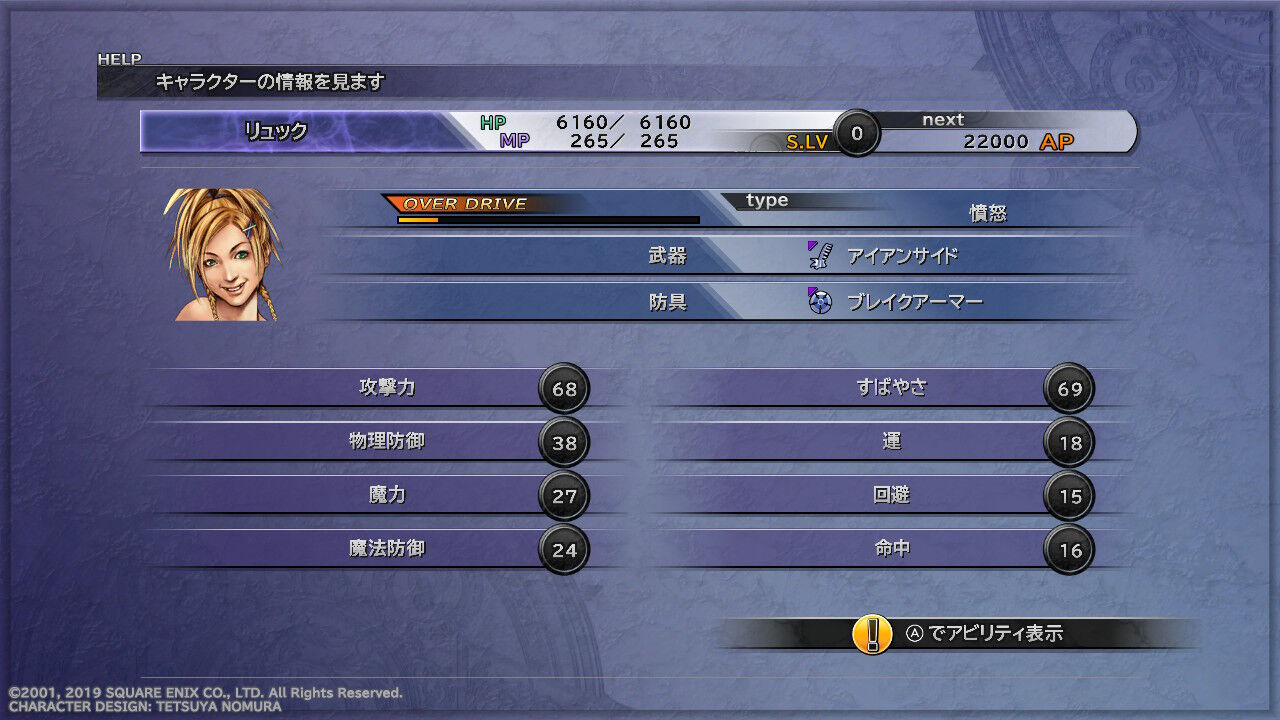
Task: Select the 攻撃力 stat badge showing 68
Action: coord(564,388)
